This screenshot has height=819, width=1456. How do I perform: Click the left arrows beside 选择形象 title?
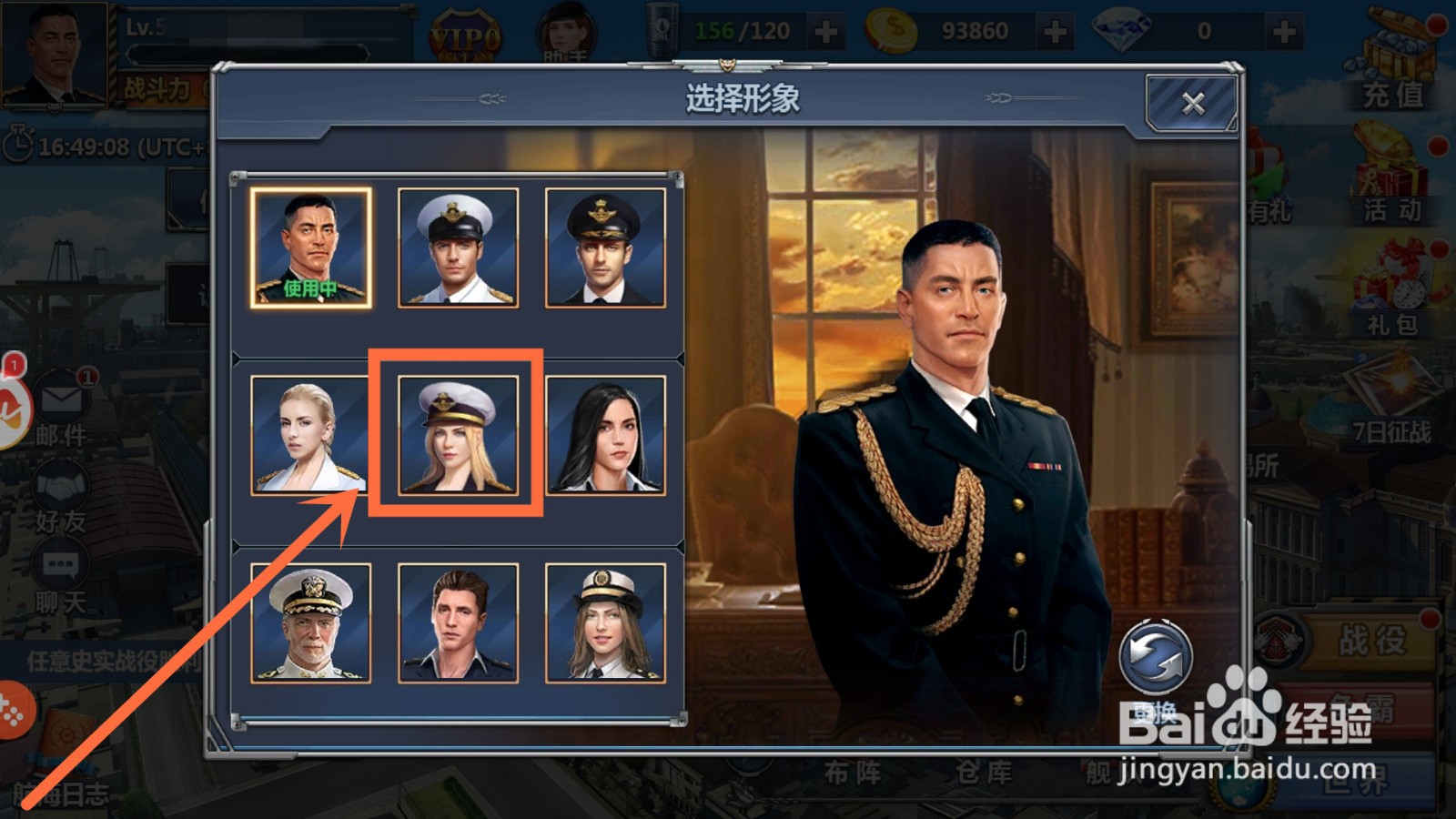(490, 98)
